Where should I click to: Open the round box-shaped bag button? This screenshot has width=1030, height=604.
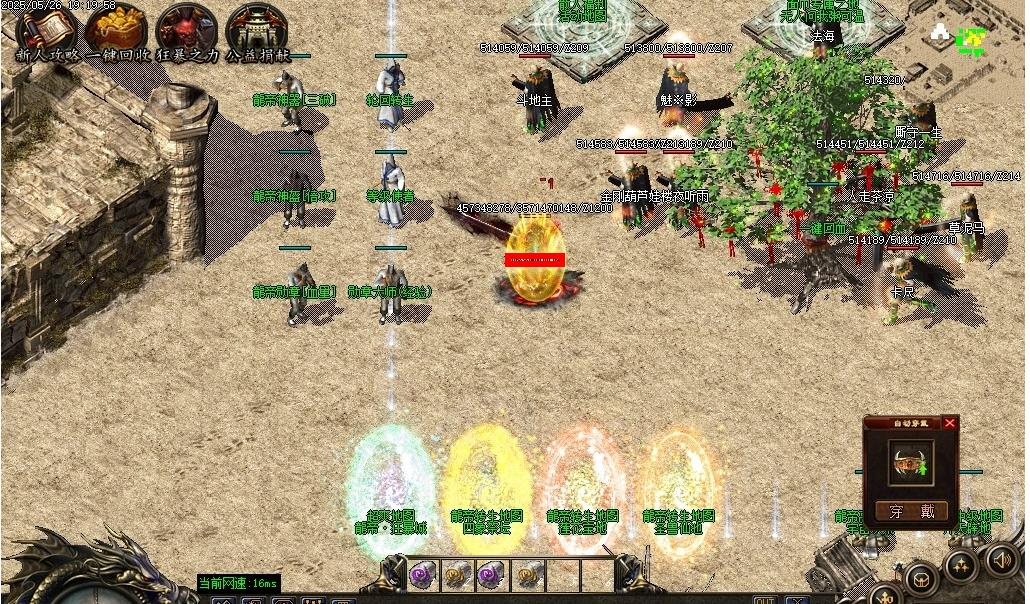[921, 578]
